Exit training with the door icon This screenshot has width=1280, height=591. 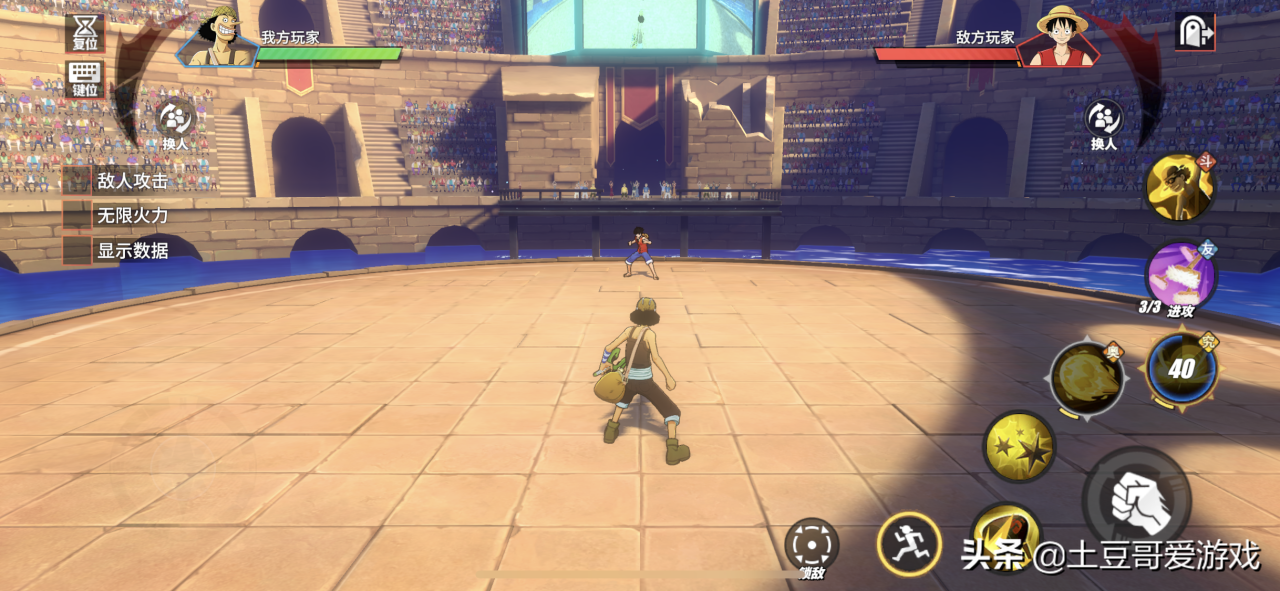[1195, 32]
